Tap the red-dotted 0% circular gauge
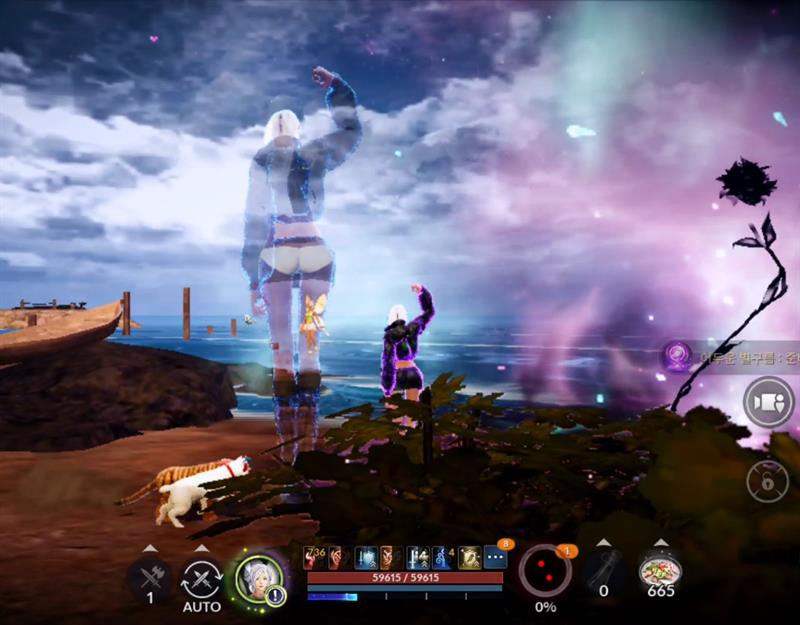 pyautogui.click(x=545, y=573)
